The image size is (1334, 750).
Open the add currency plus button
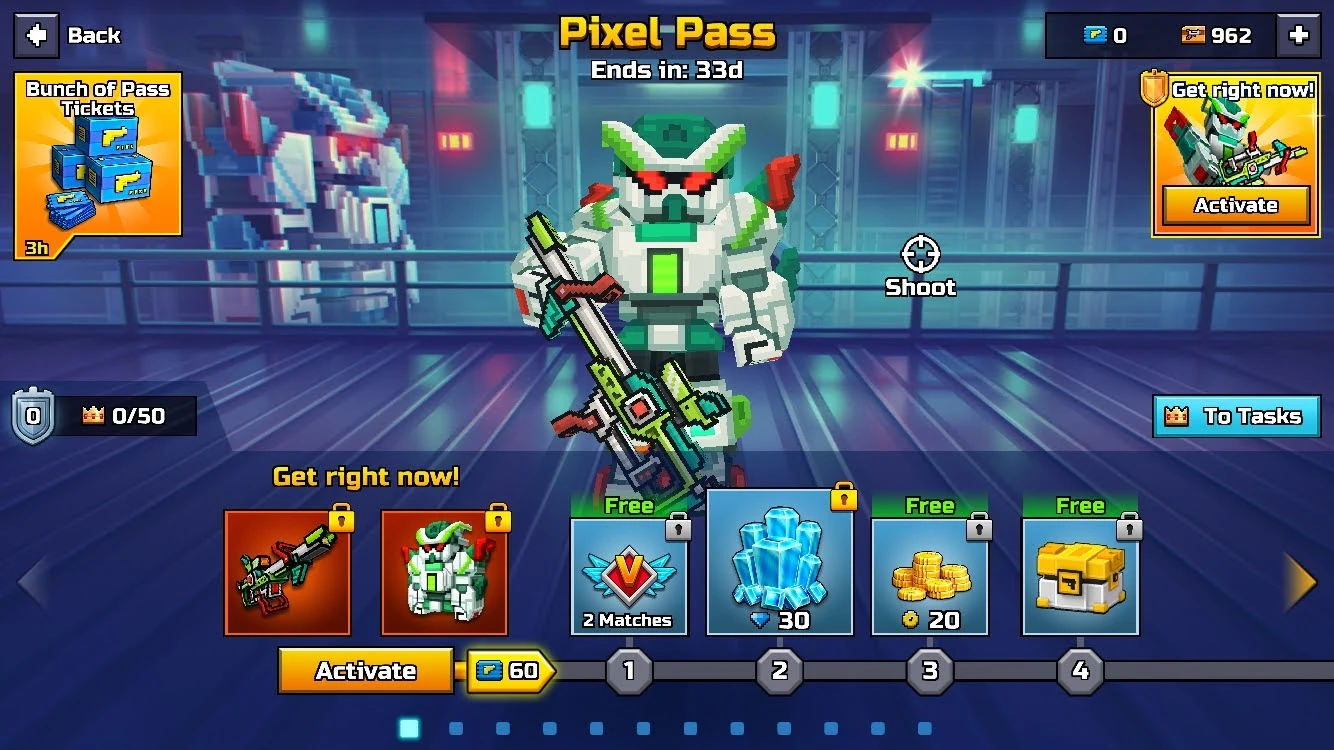click(x=1297, y=34)
